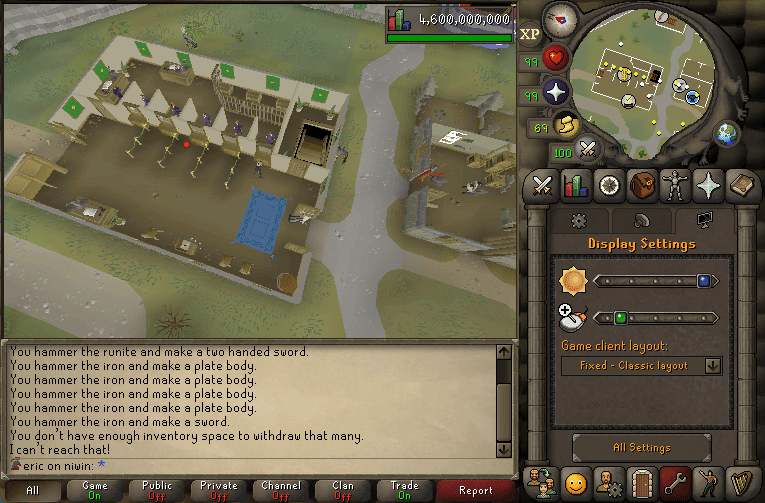Open the combat options crossed-swords tab
Screen dimensions: 765x503
click(543, 186)
